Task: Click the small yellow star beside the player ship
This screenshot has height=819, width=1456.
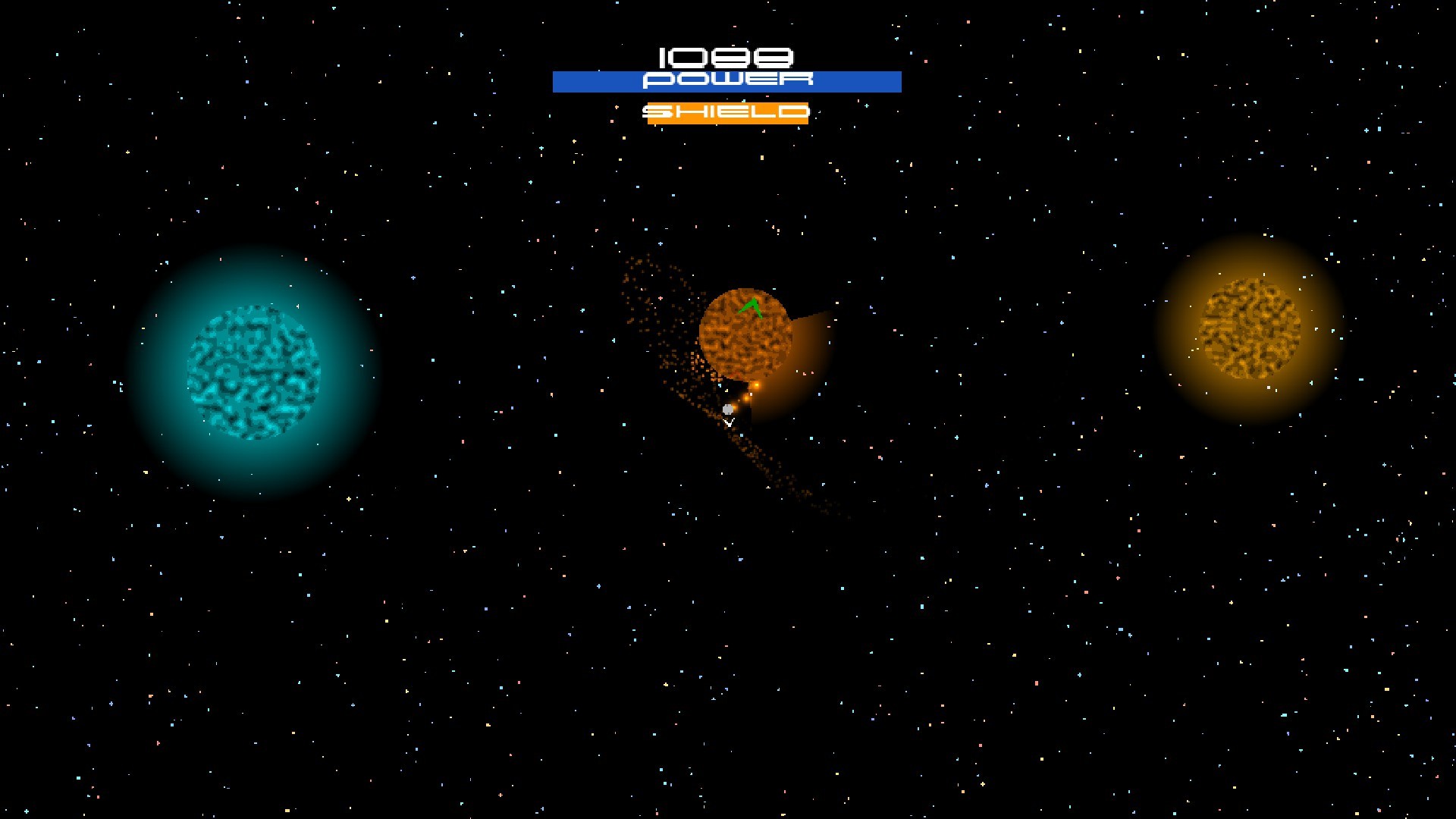Action: tap(726, 391)
